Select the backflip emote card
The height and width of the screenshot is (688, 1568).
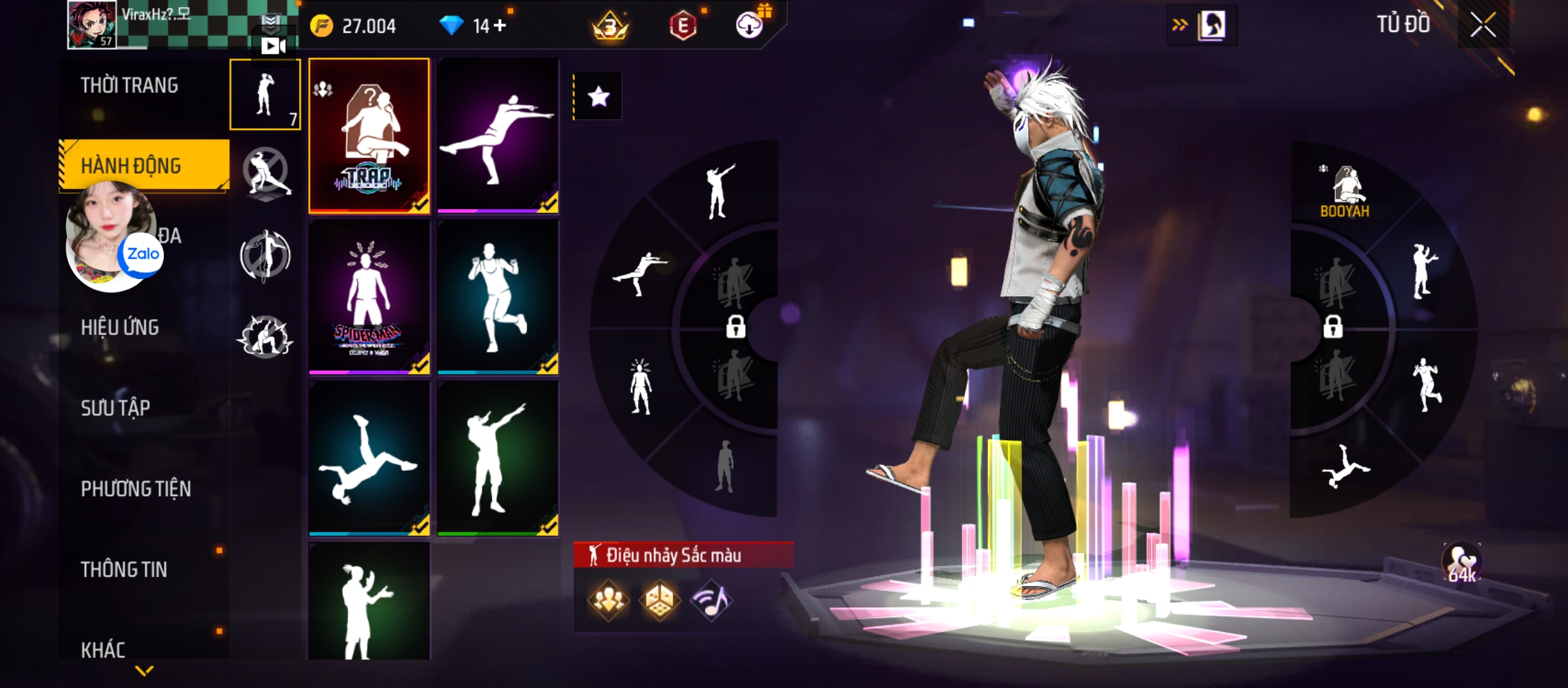click(x=369, y=459)
